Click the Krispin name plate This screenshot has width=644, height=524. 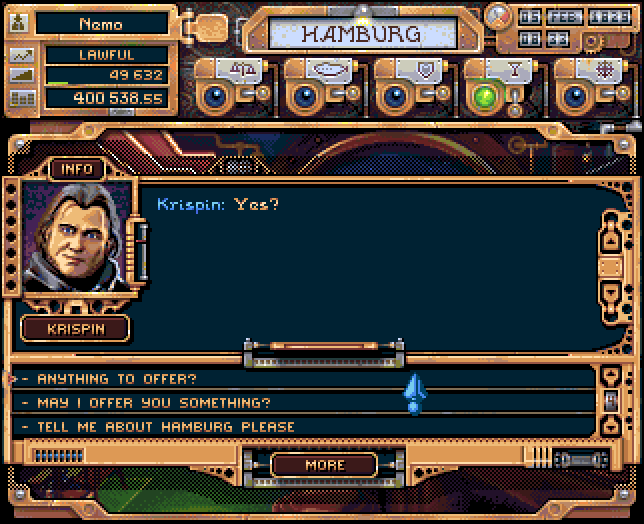75,328
